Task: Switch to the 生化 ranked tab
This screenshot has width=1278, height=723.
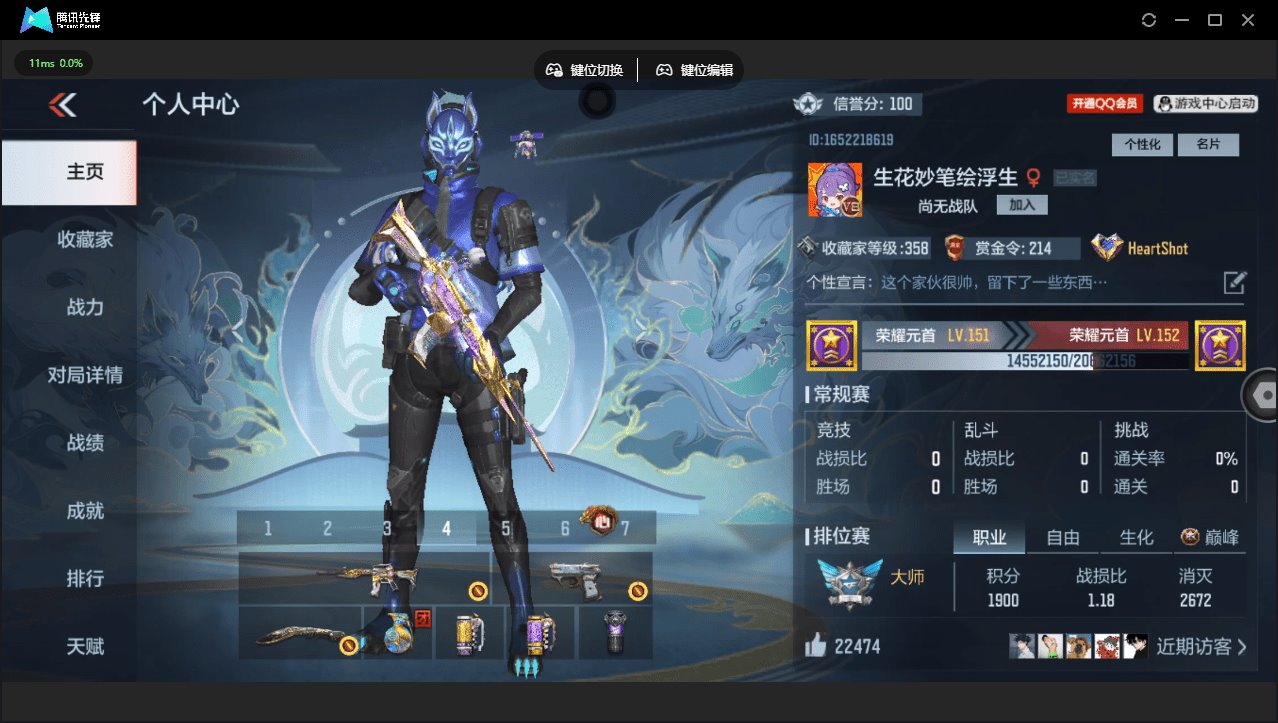Action: coord(1136,538)
